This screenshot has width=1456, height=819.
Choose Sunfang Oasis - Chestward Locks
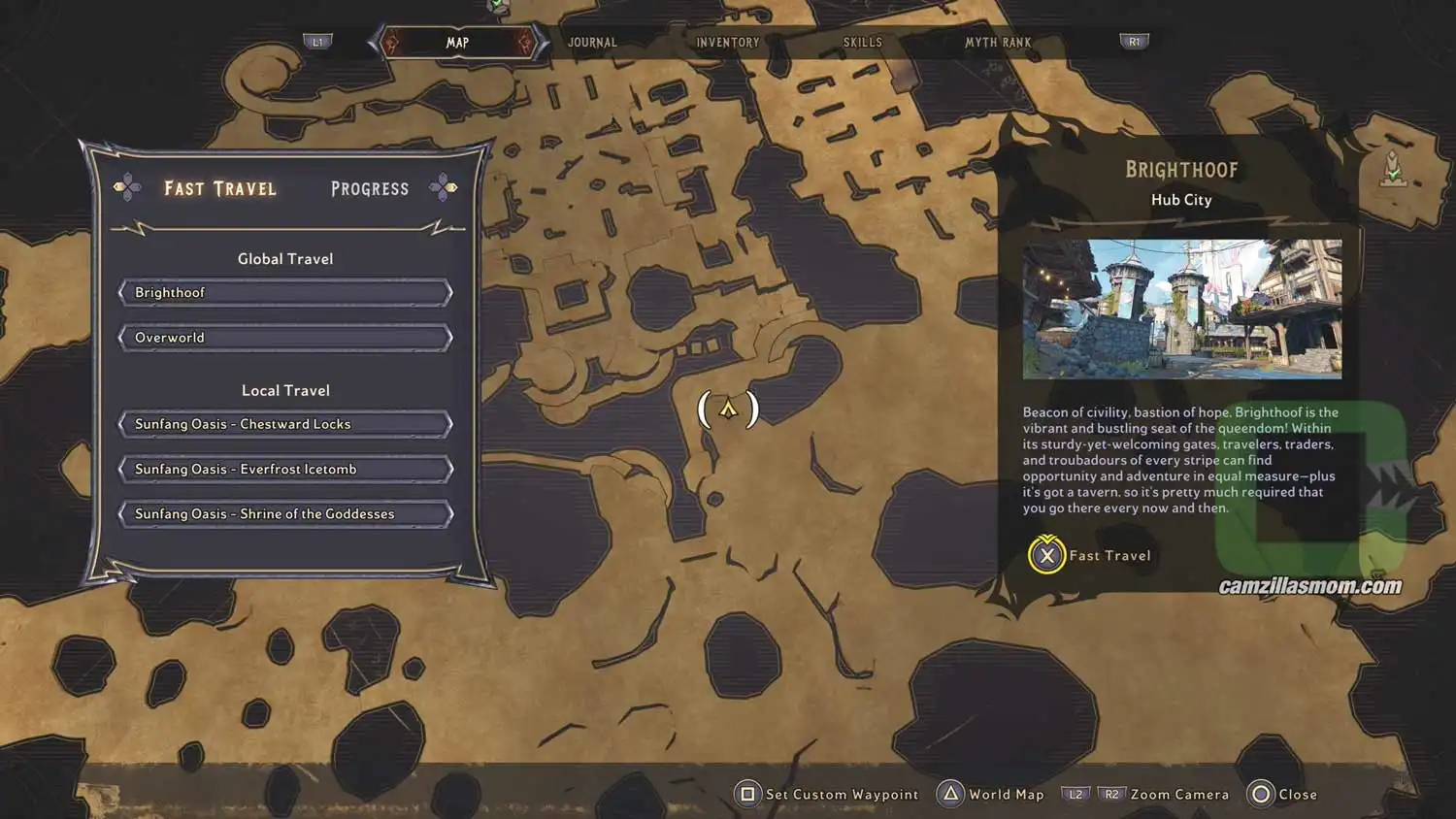(284, 423)
